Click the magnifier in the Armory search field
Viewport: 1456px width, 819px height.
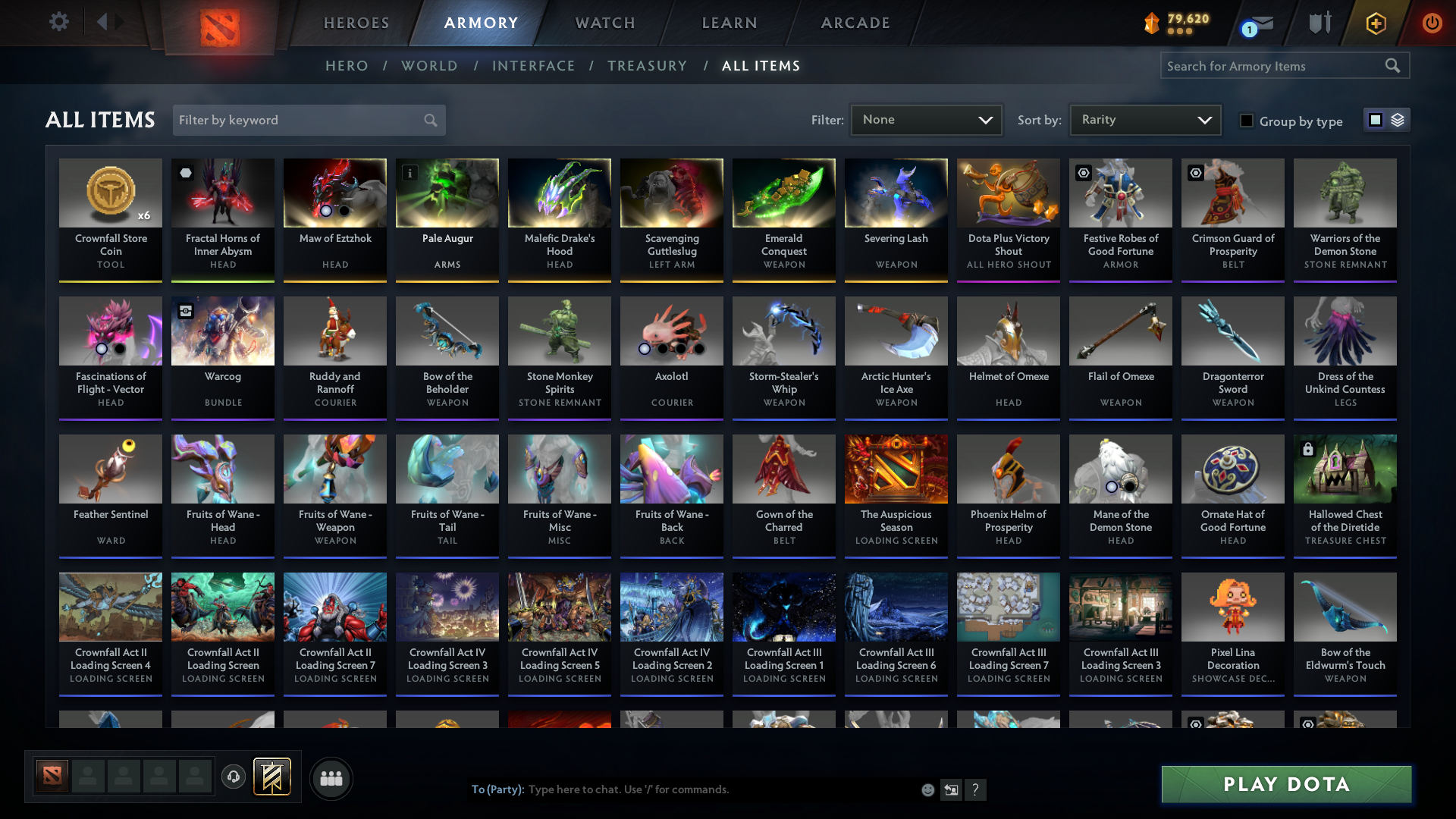pos(1394,65)
